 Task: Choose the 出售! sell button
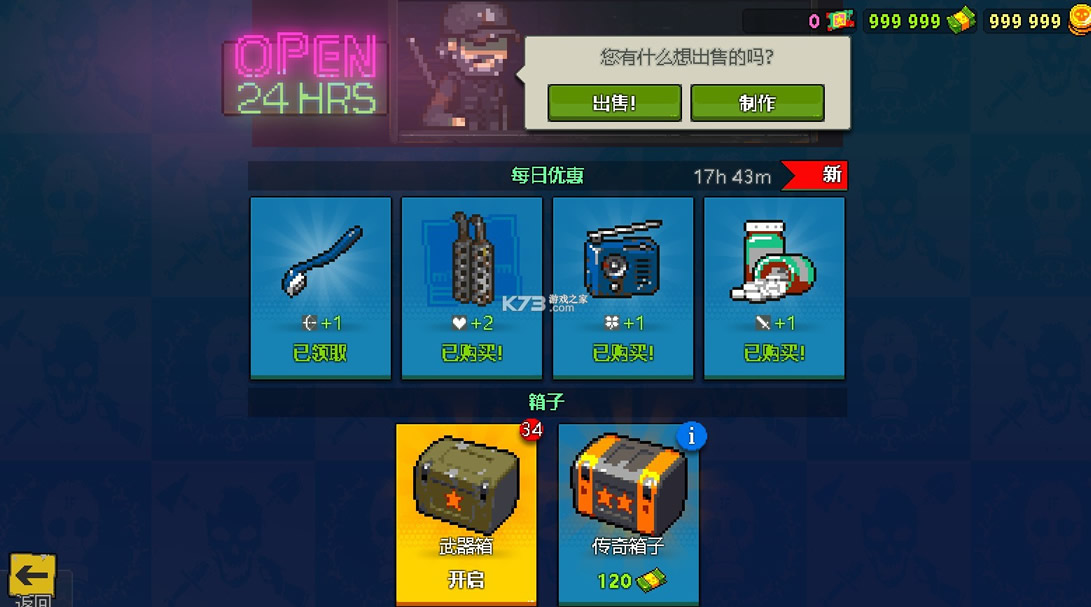click(614, 103)
